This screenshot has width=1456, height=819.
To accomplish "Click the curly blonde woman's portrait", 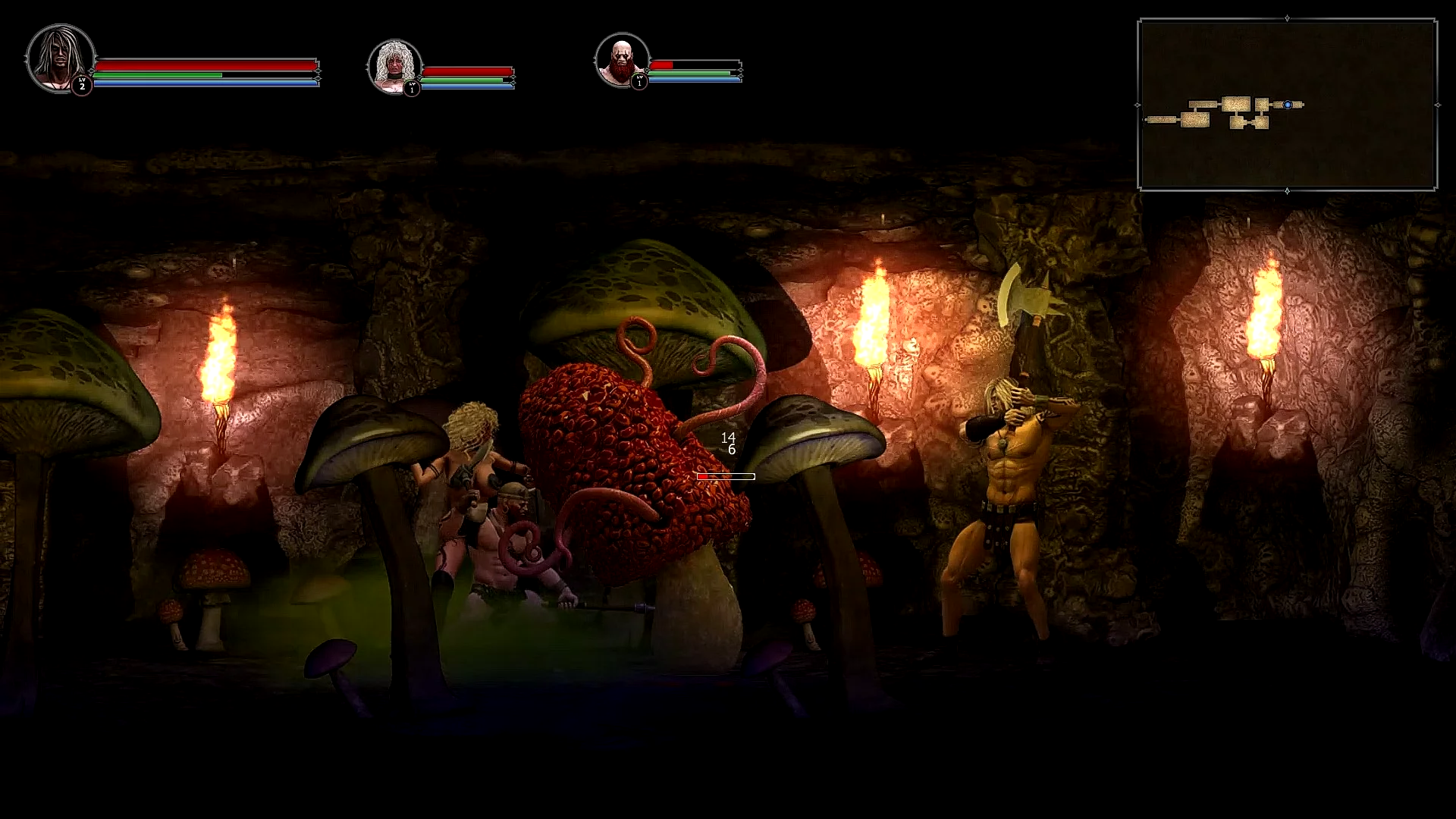I will 394,66.
